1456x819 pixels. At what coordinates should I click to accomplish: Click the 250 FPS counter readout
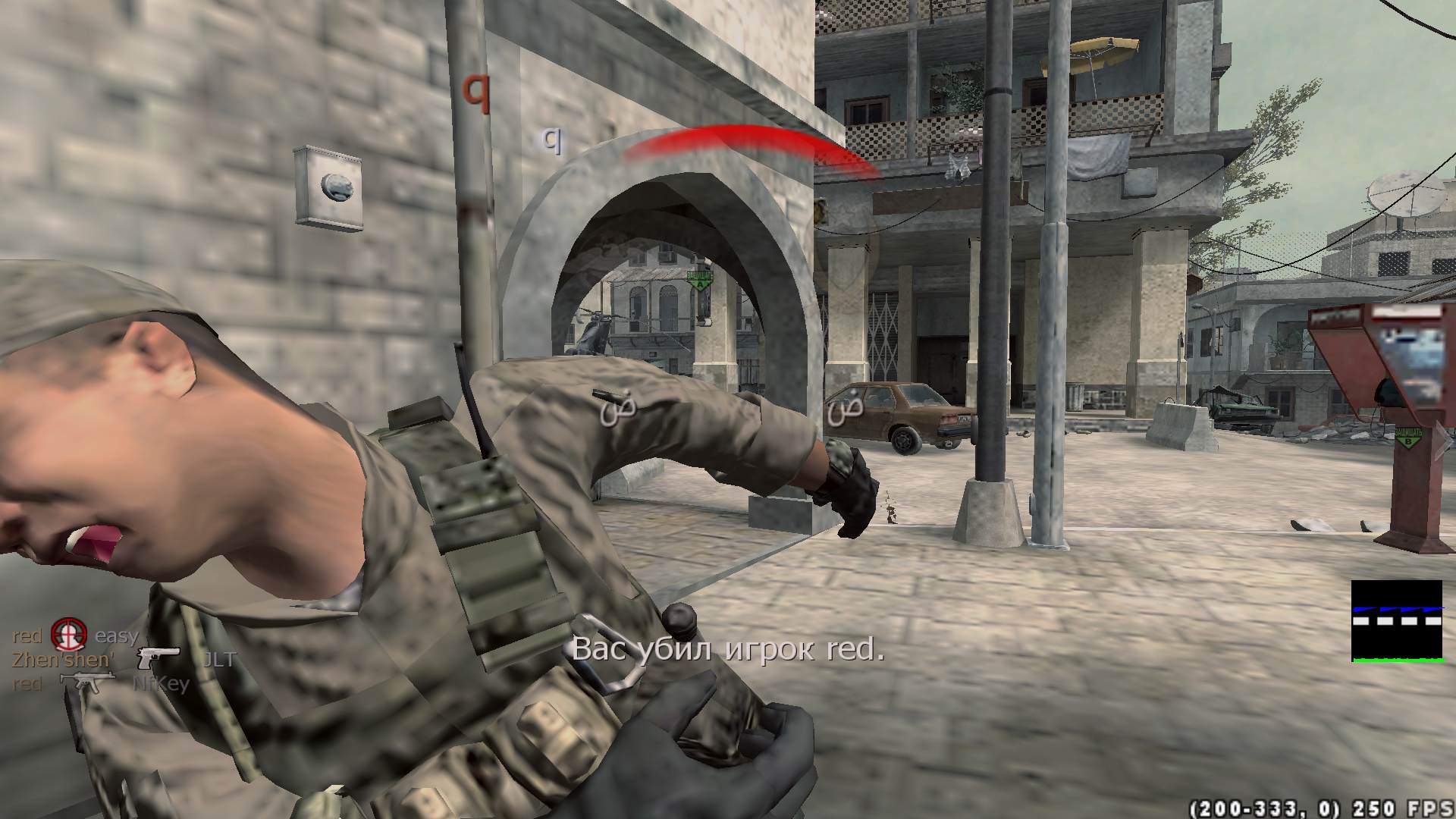[x=1404, y=805]
